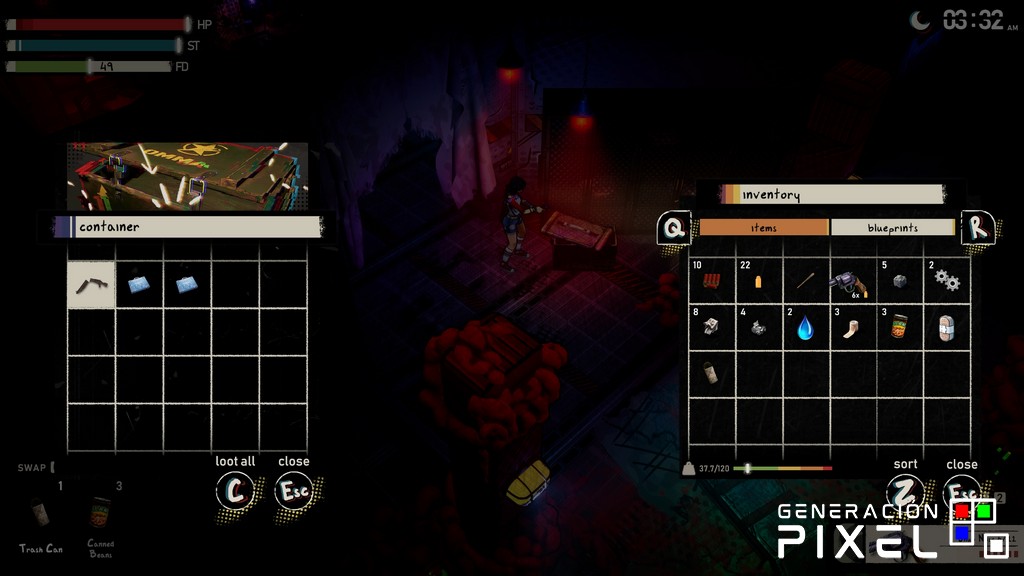Loot all items from the container
The height and width of the screenshot is (576, 1024).
tap(235, 490)
